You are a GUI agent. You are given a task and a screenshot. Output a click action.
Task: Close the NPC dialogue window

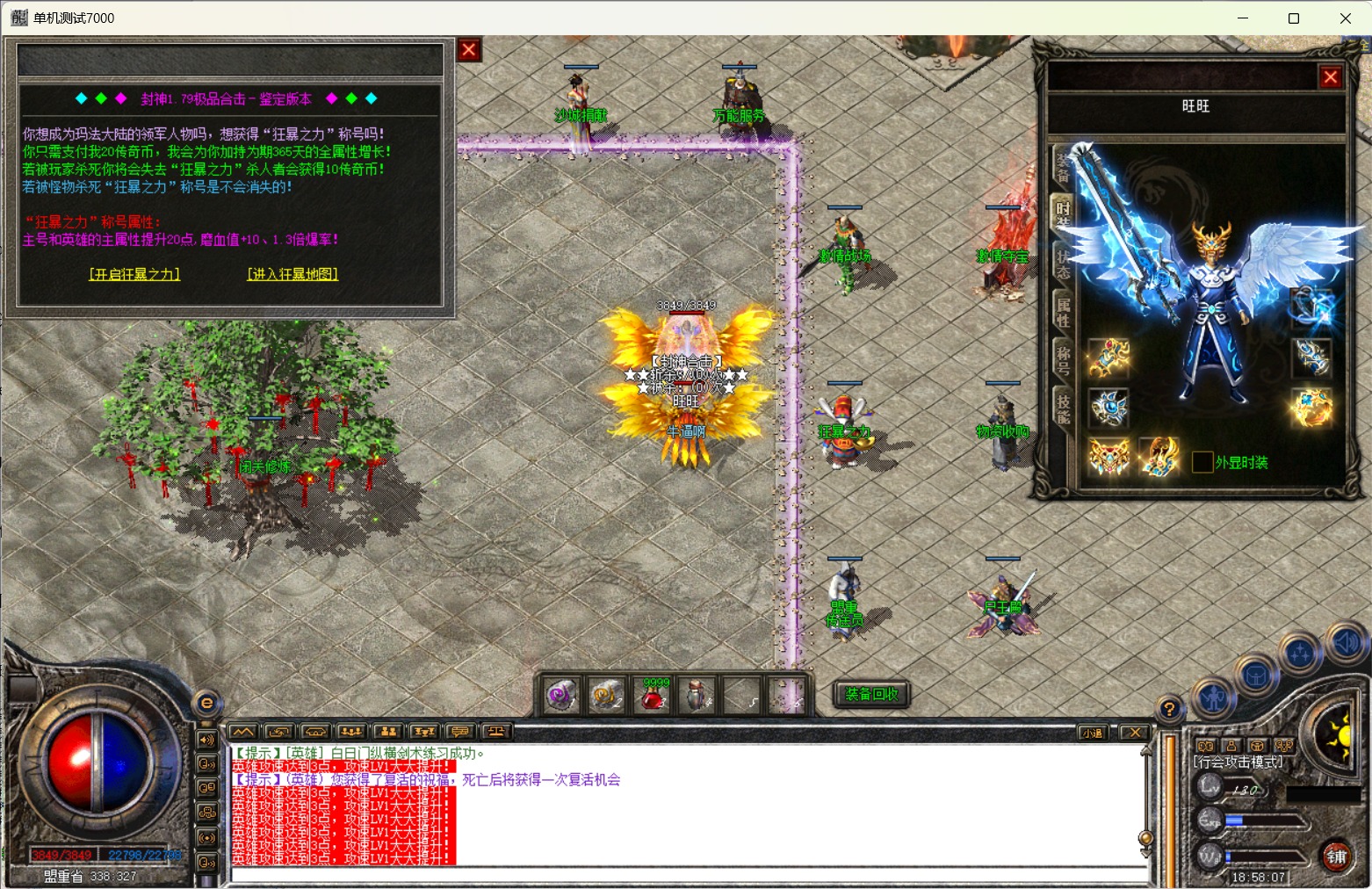pos(469,50)
